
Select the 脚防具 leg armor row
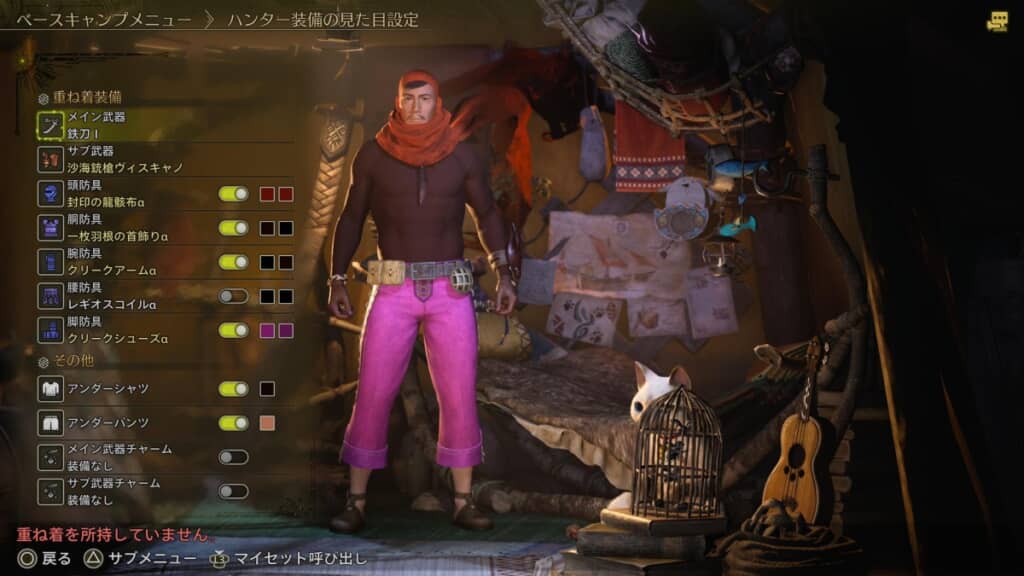tap(110, 330)
